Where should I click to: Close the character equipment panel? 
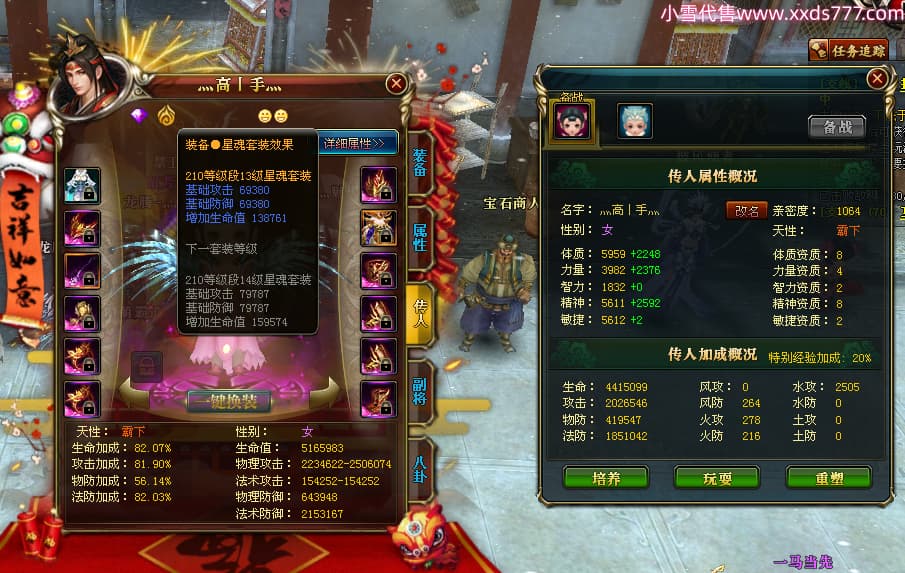coord(396,84)
